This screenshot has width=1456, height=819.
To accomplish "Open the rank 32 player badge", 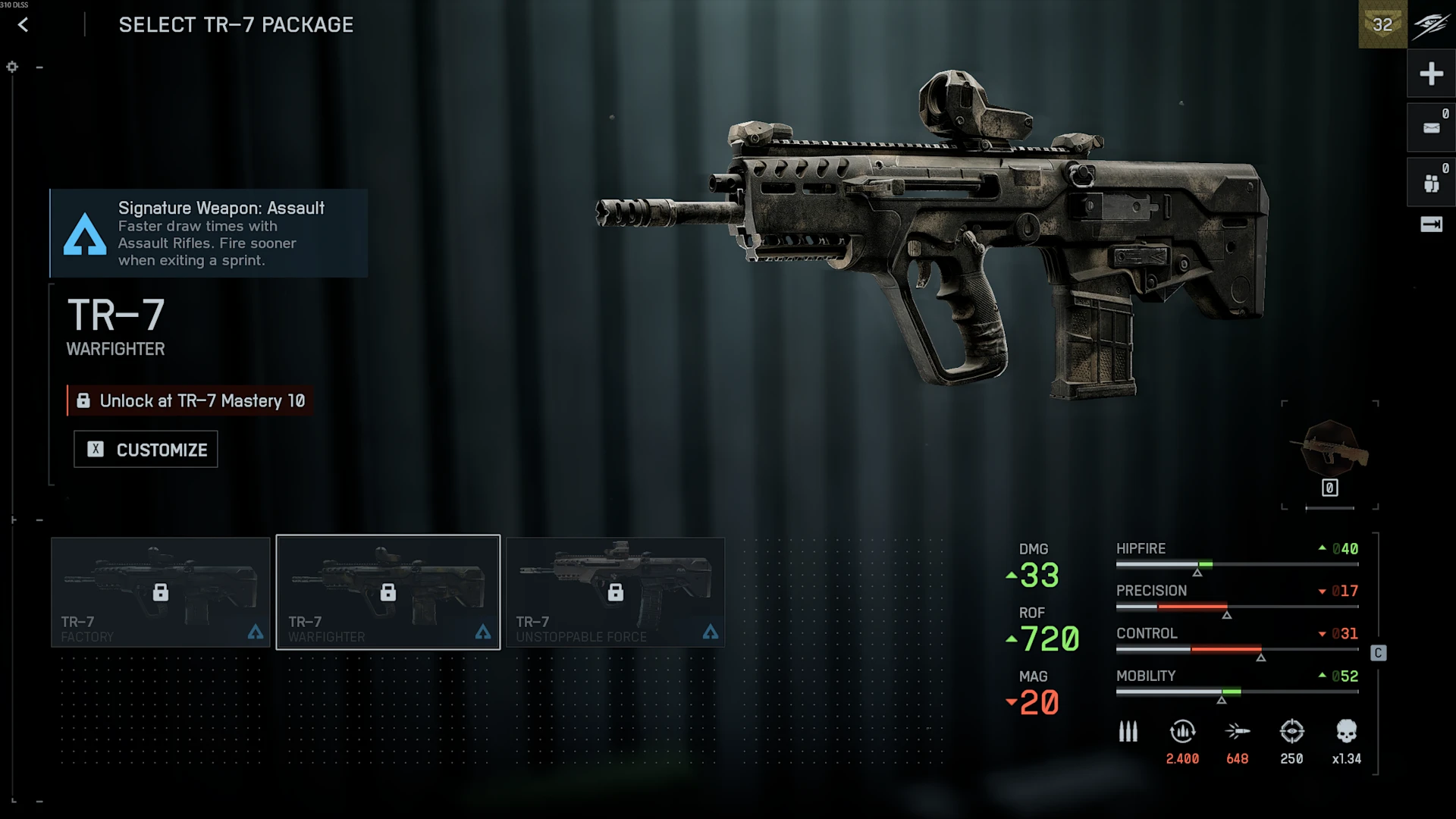I will [x=1382, y=25].
